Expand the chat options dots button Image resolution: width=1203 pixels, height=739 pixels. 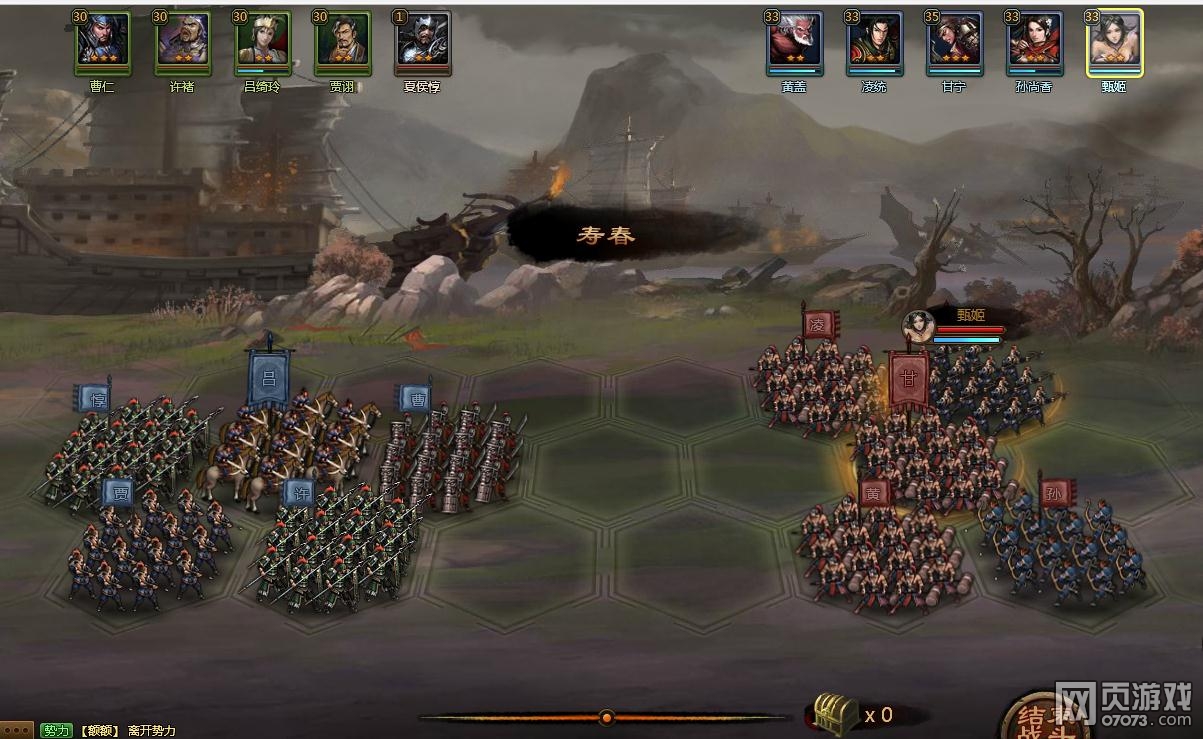pos(17,731)
